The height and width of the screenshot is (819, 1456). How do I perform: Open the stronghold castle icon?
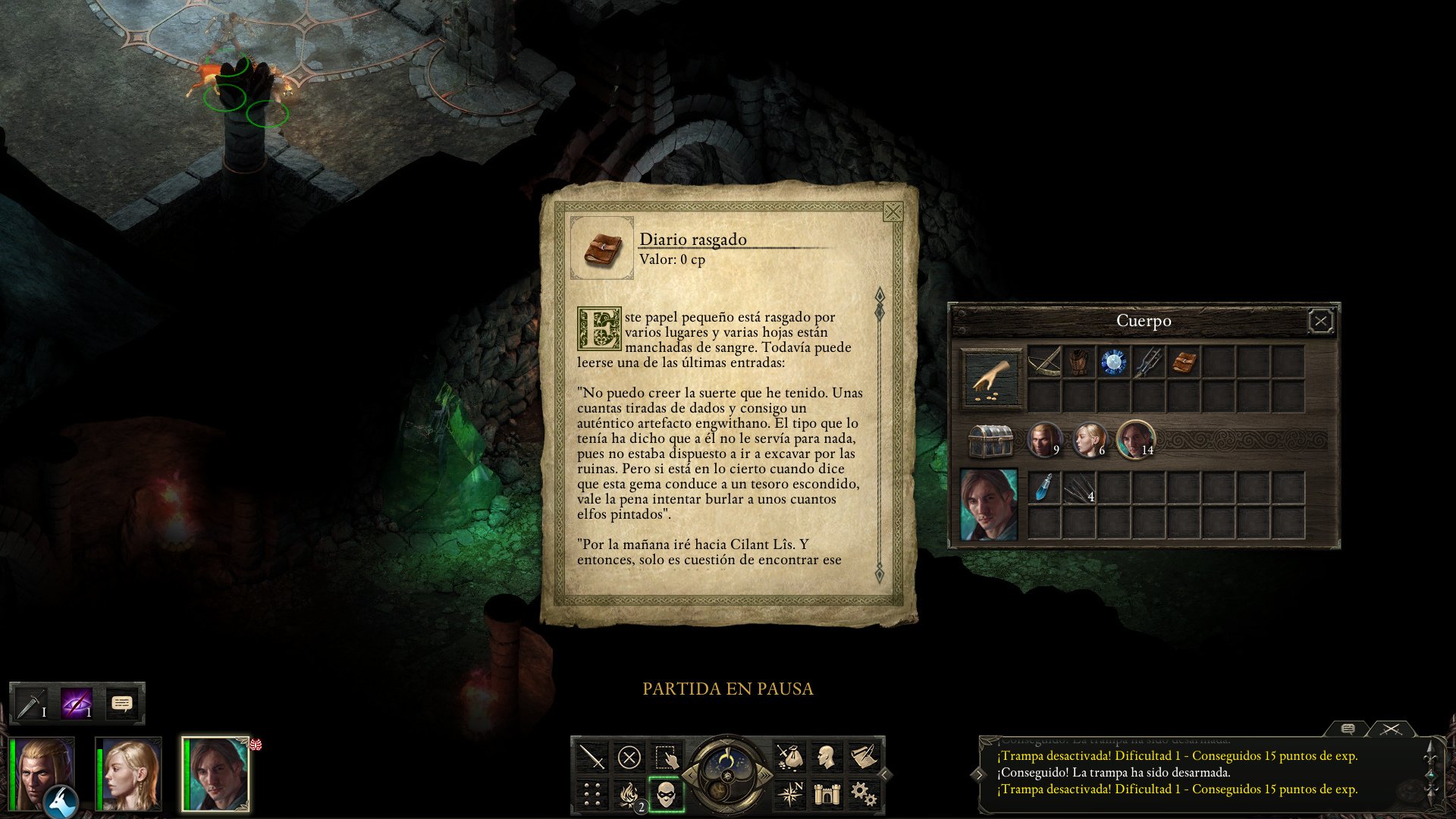pyautogui.click(x=829, y=792)
